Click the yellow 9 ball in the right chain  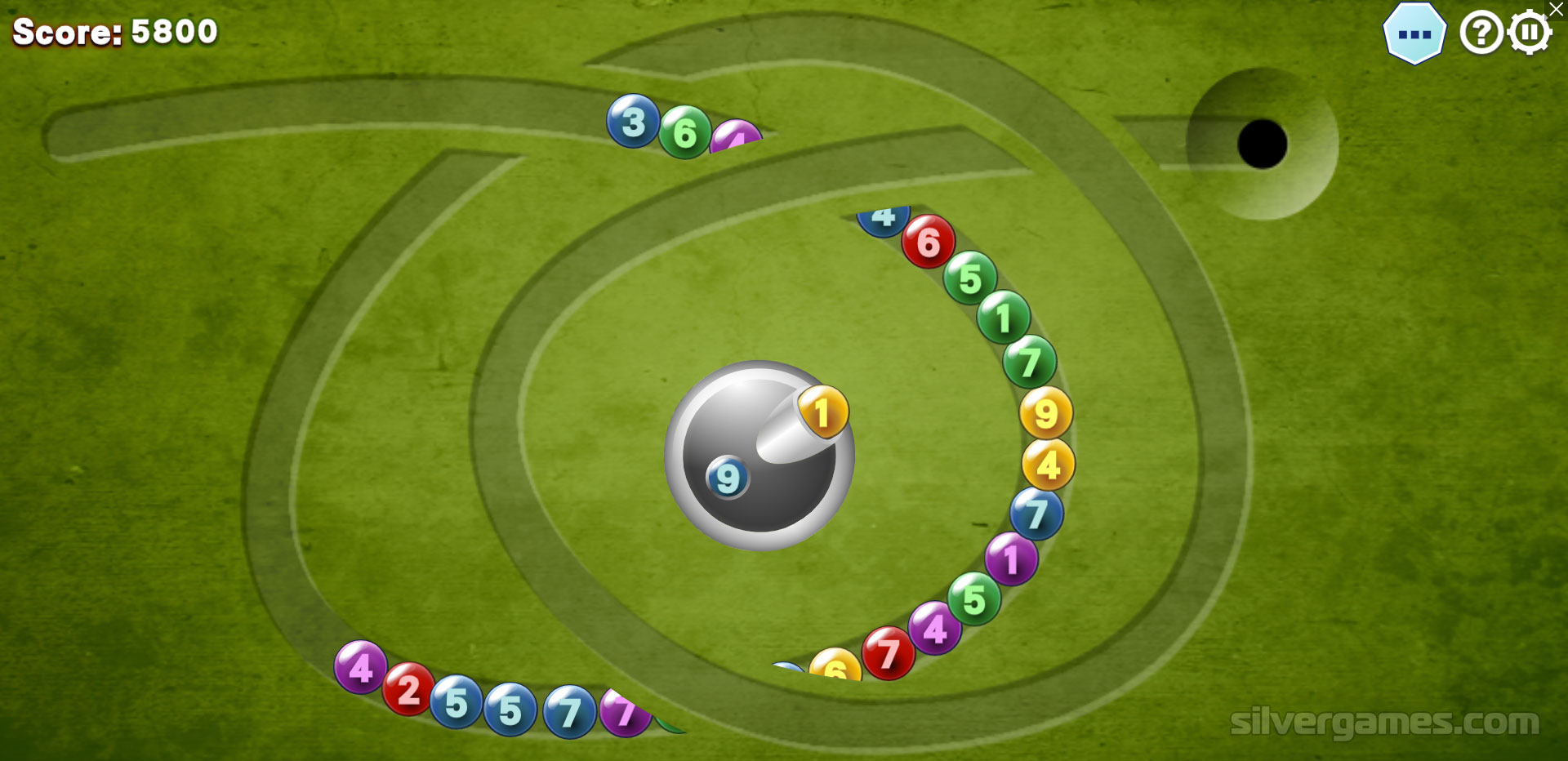(x=1045, y=413)
